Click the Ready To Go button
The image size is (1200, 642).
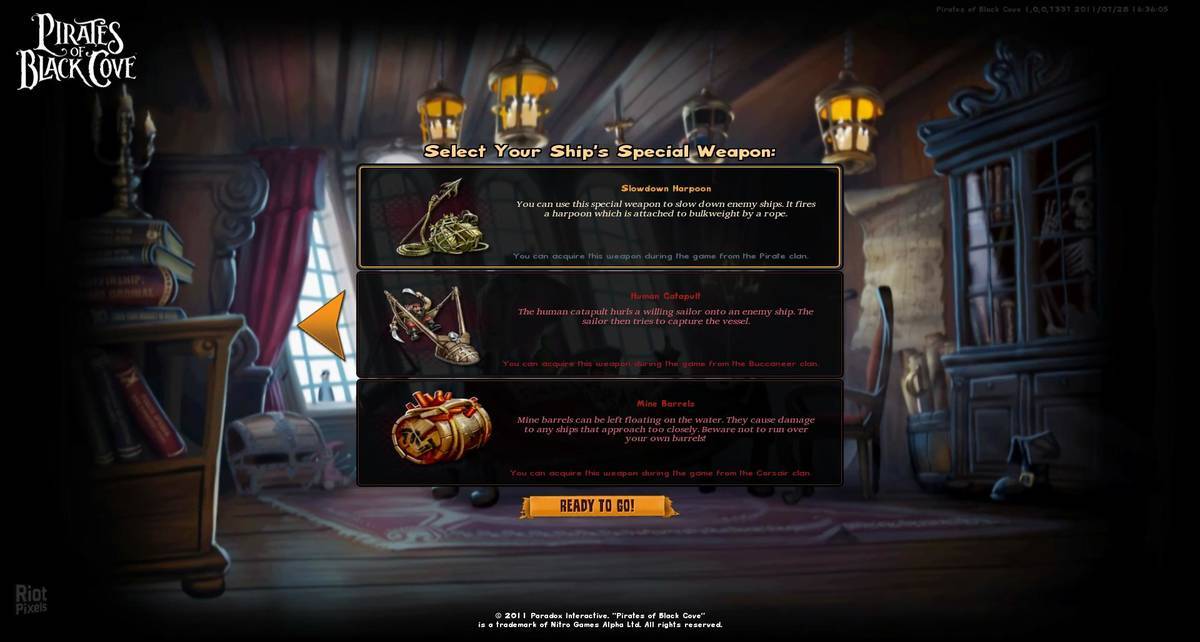597,506
